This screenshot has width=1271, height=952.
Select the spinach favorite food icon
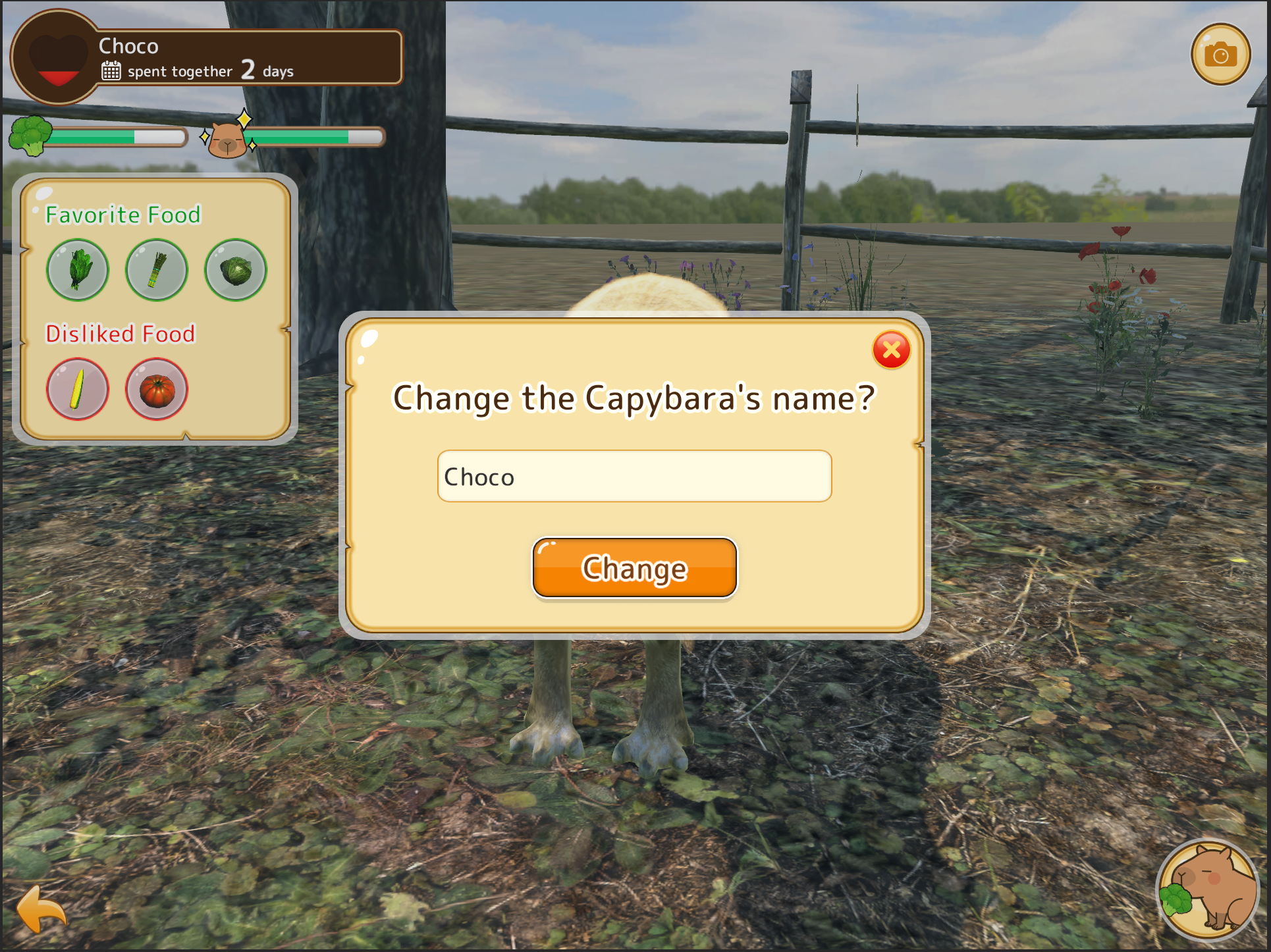[78, 270]
